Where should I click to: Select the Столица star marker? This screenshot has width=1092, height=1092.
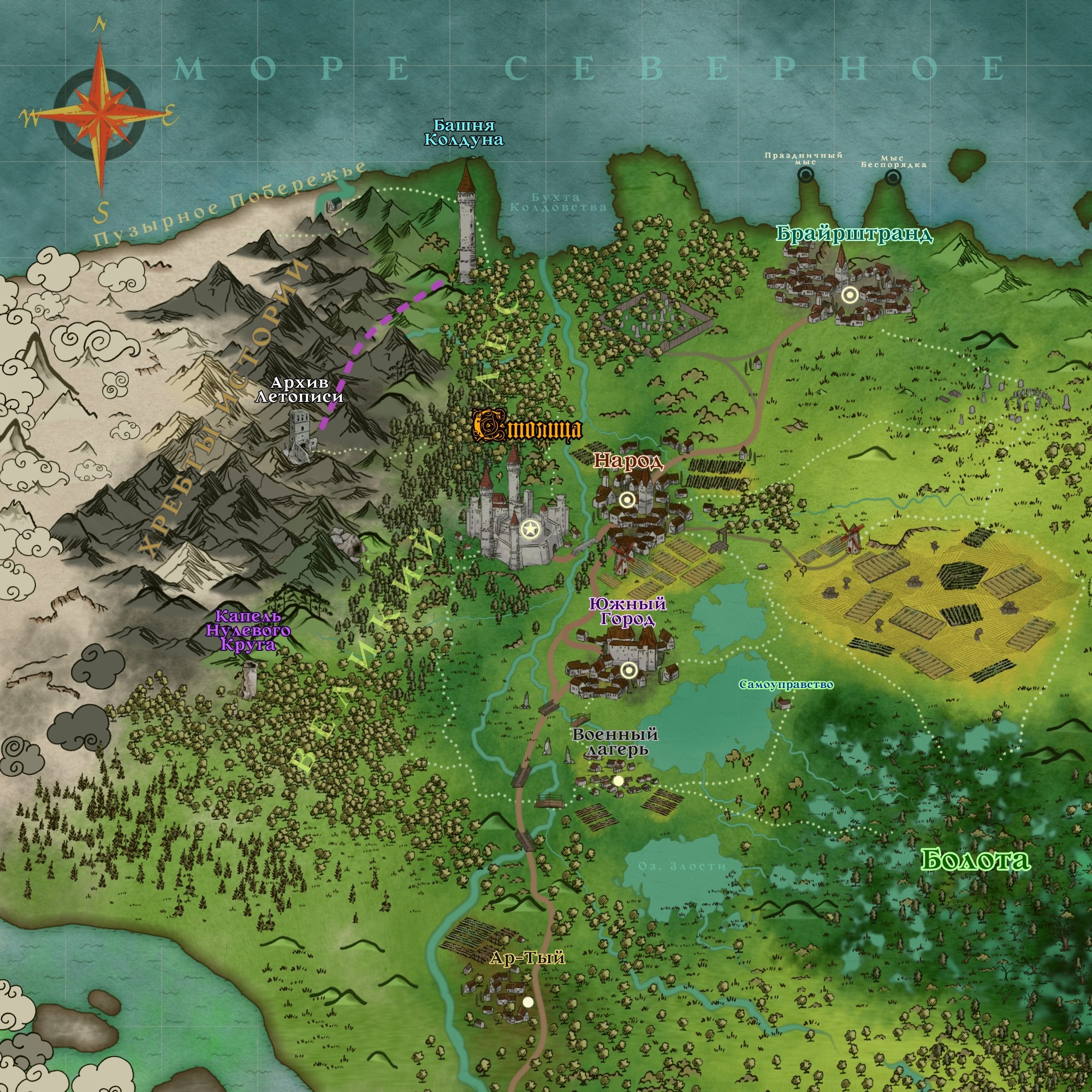(x=530, y=530)
